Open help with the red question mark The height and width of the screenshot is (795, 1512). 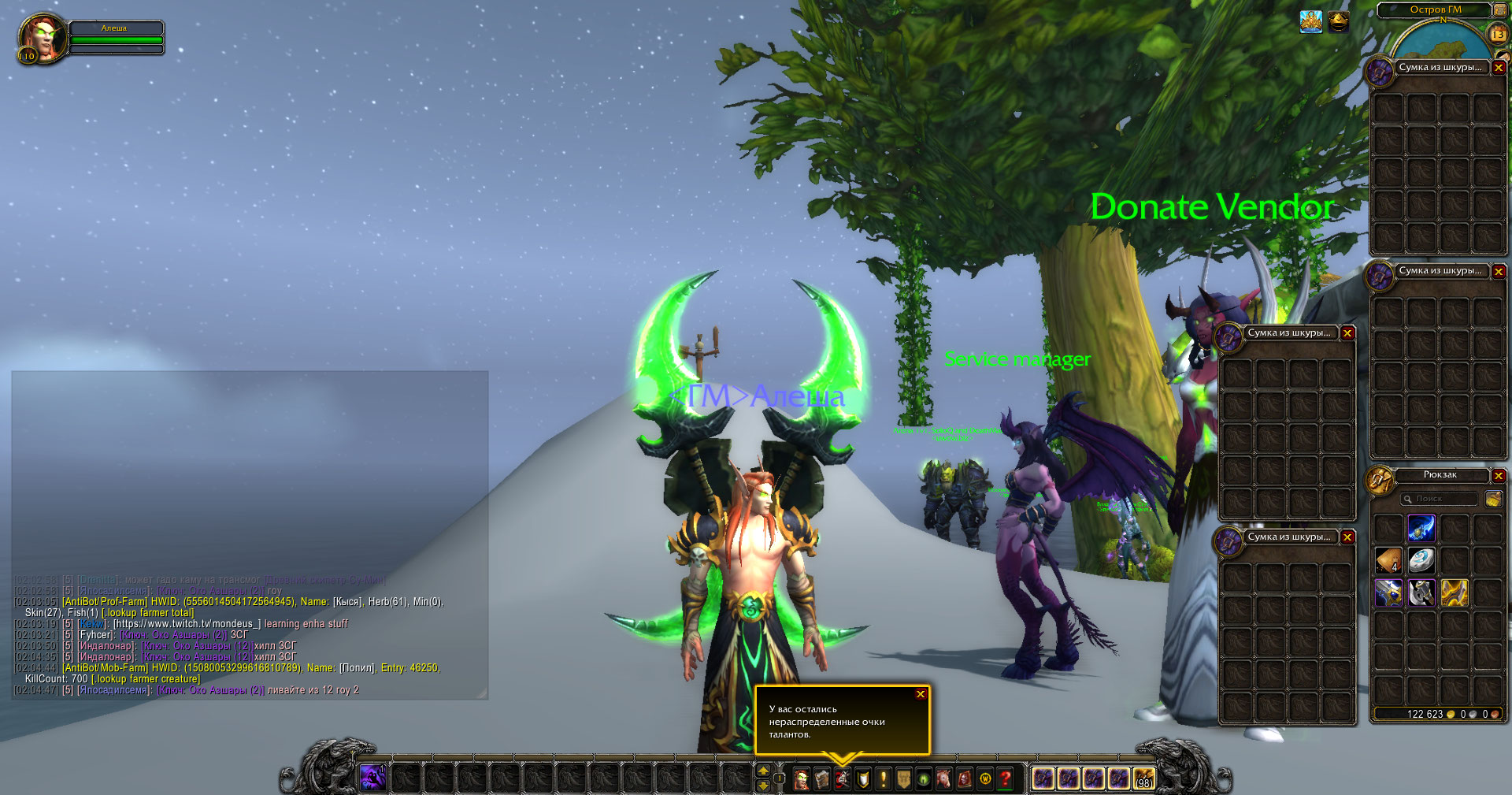coord(1006,779)
